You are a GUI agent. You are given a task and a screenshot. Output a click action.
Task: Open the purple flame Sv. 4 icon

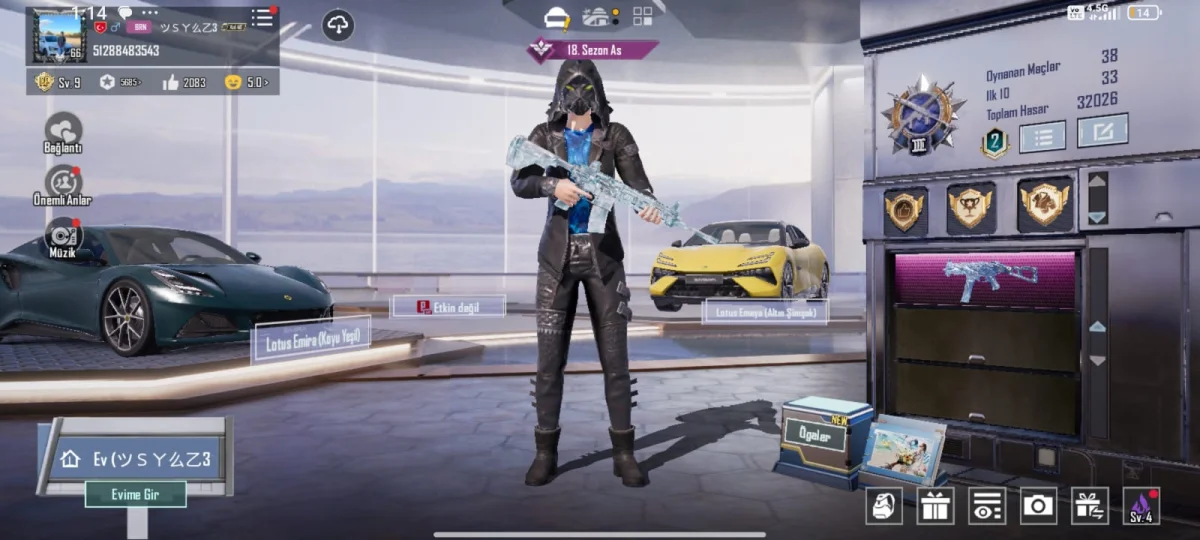1141,506
